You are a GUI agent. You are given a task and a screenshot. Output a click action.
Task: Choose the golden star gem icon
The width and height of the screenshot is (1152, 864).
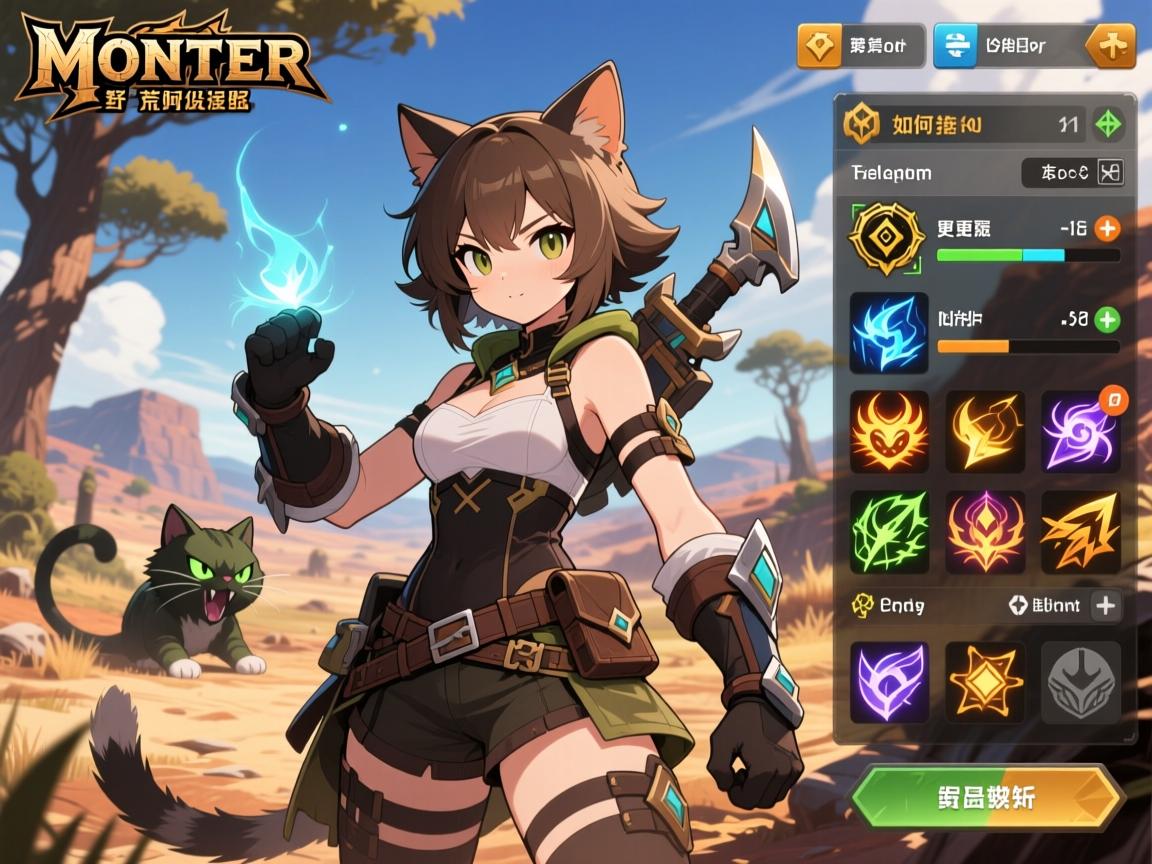(985, 682)
